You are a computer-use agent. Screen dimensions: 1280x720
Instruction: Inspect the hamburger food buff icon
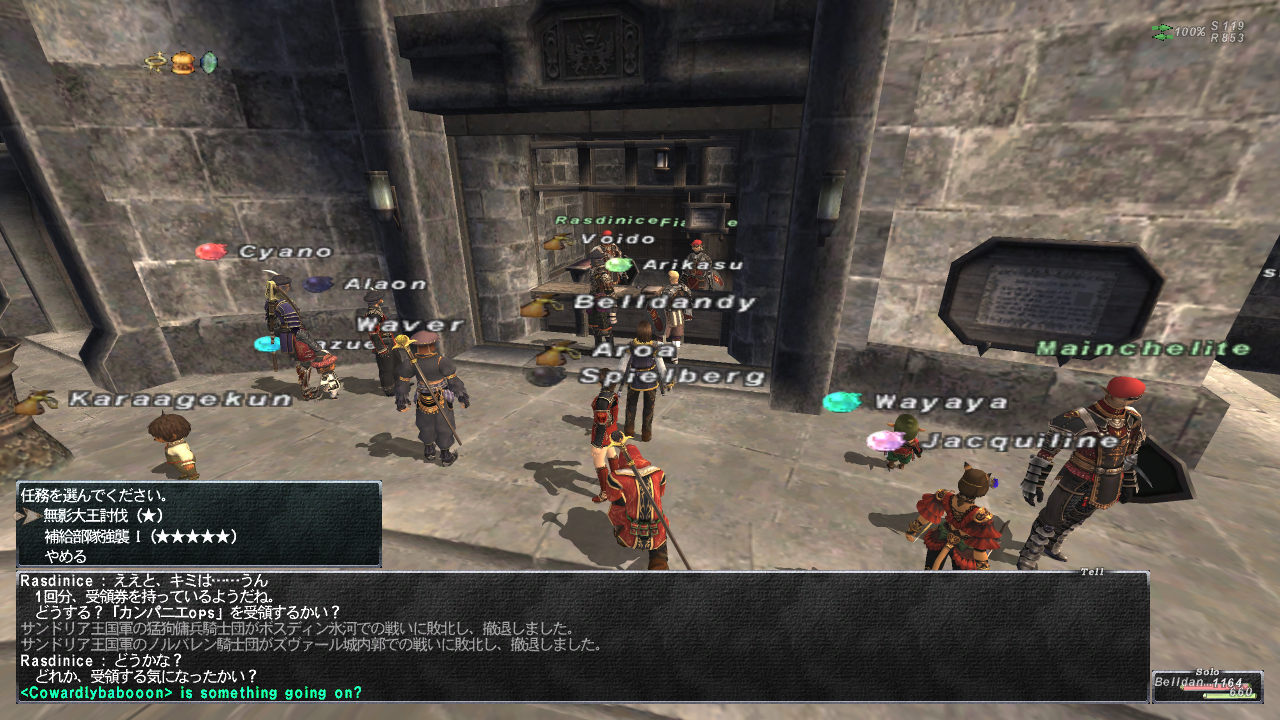[x=181, y=63]
